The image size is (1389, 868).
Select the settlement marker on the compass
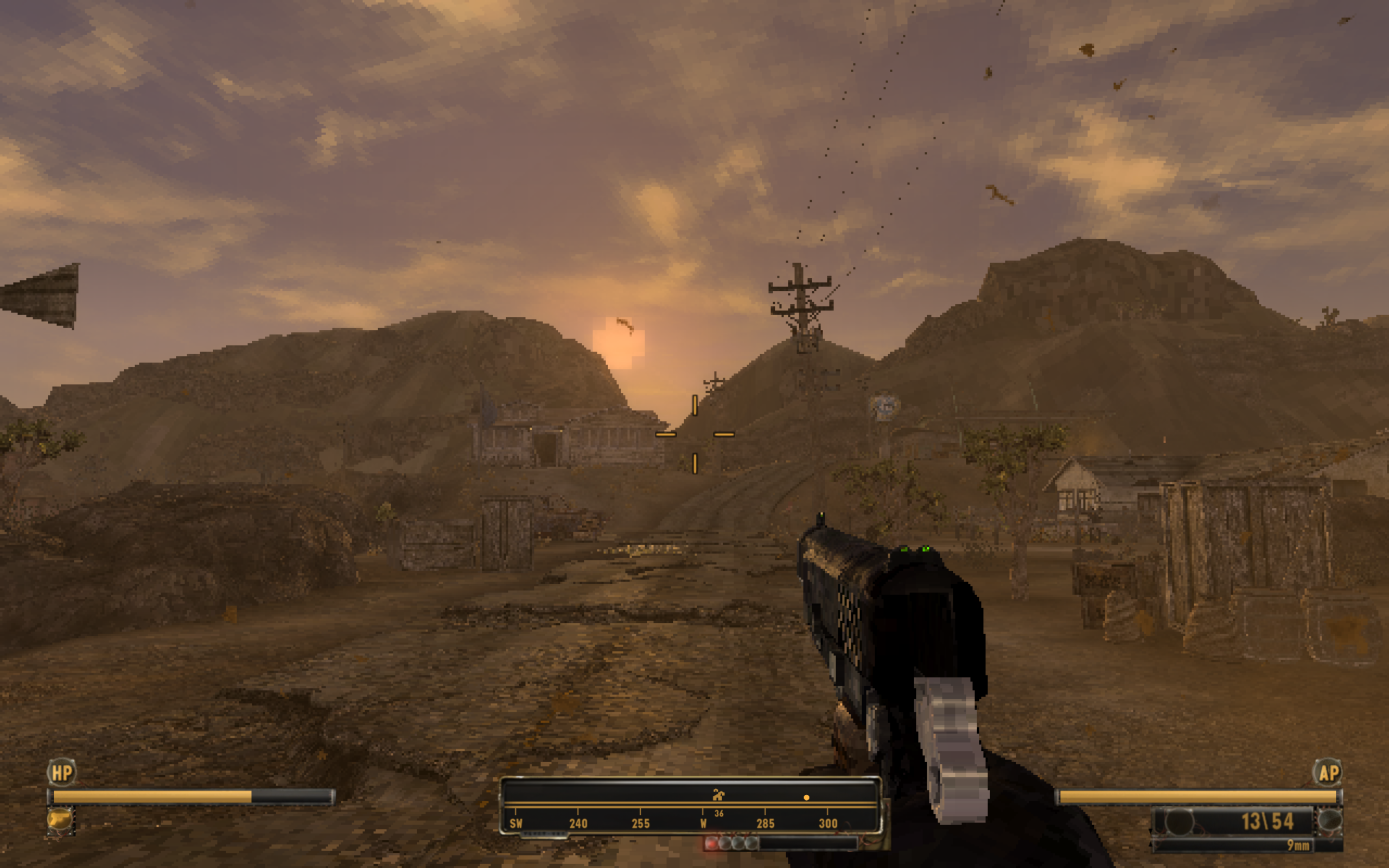click(x=718, y=795)
